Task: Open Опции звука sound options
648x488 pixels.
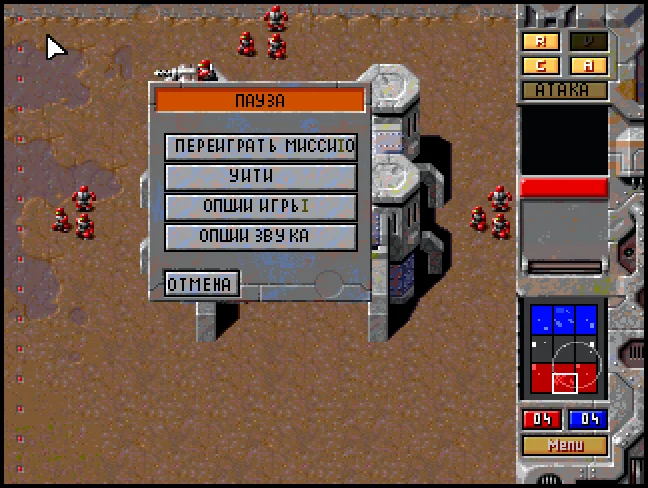Action: [x=261, y=237]
